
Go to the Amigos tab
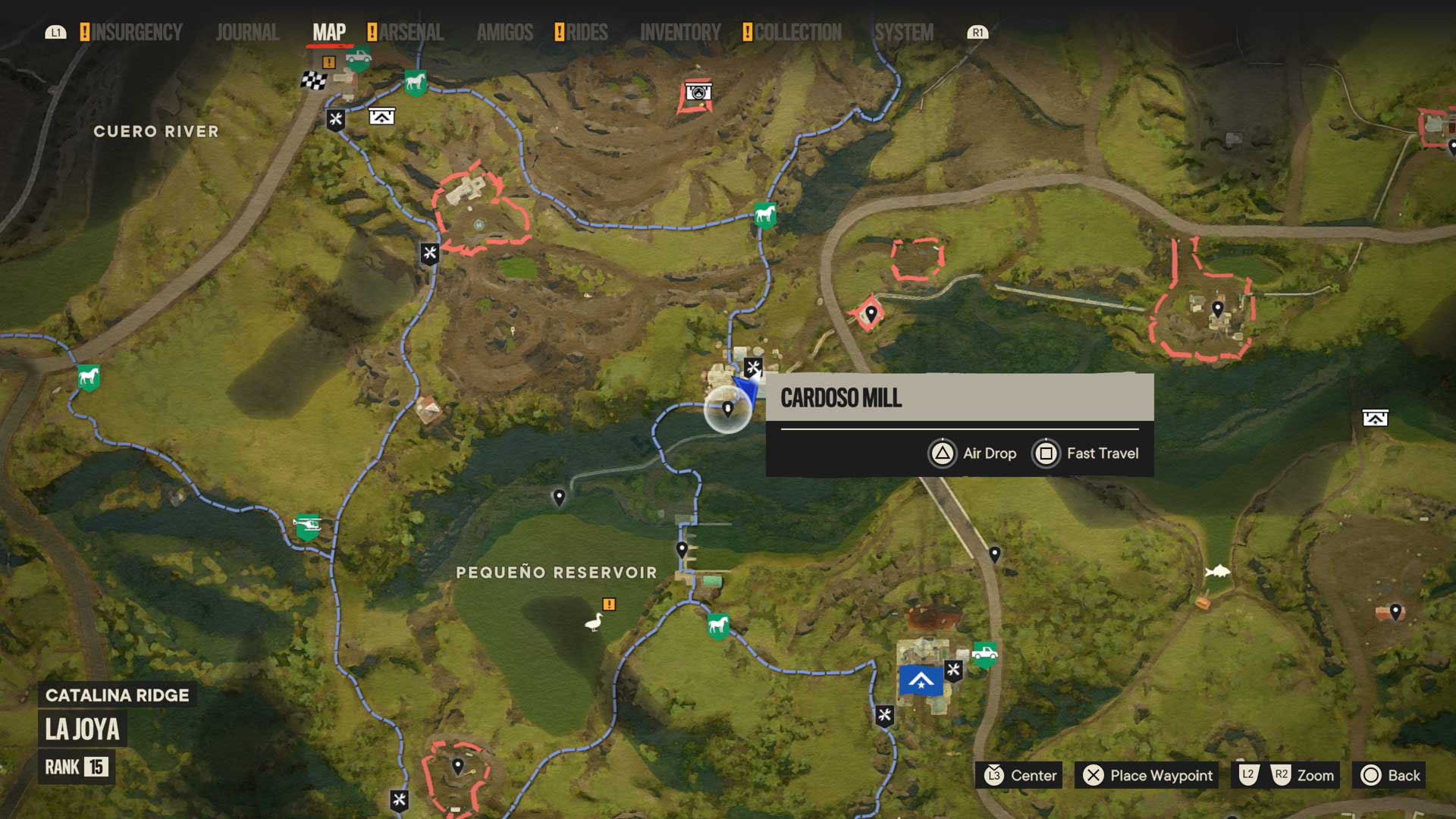point(505,33)
